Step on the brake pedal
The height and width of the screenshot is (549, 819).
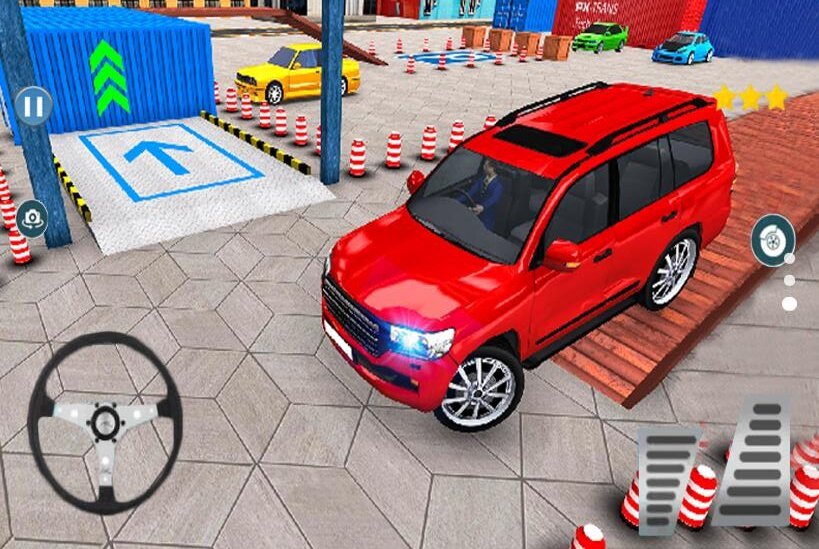tap(667, 478)
